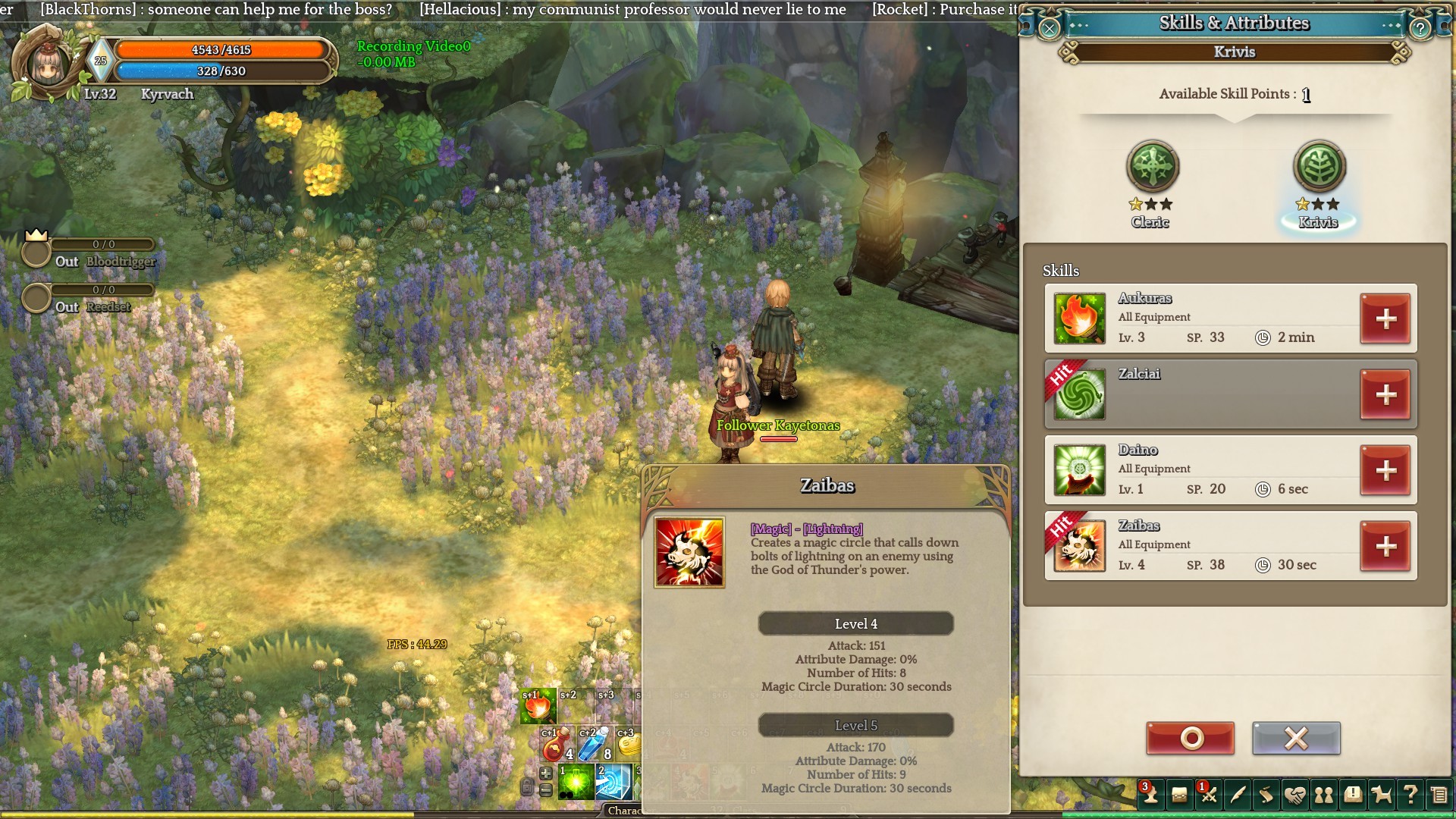Screen dimensions: 1456x819
Task: Open the inventory bag from bottom menu
Action: pyautogui.click(x=1179, y=795)
